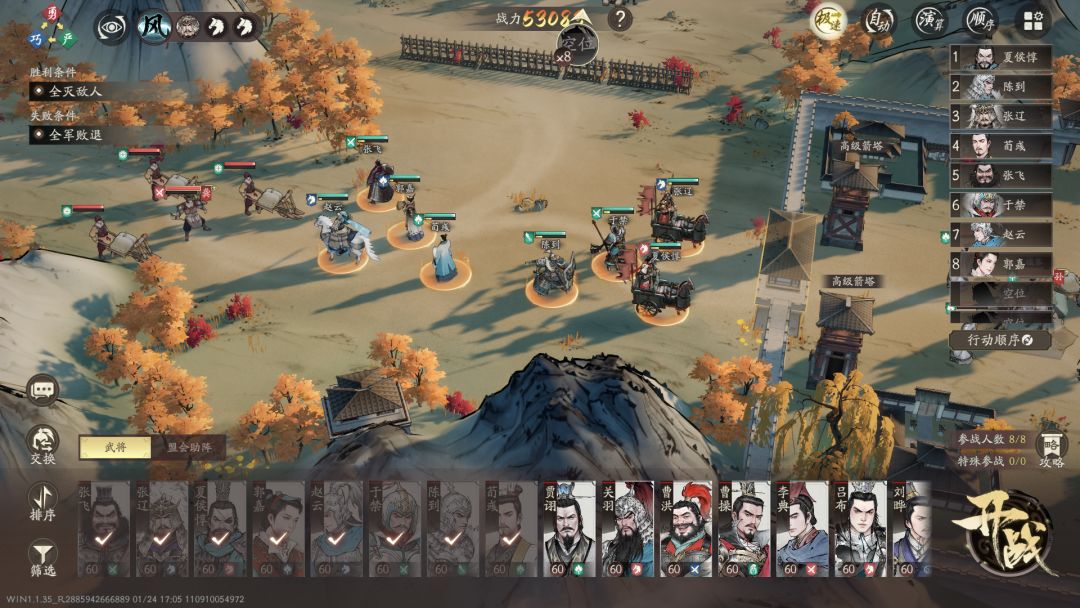
Task: Switch to the 盟会助阵 tab
Action: pos(188,448)
